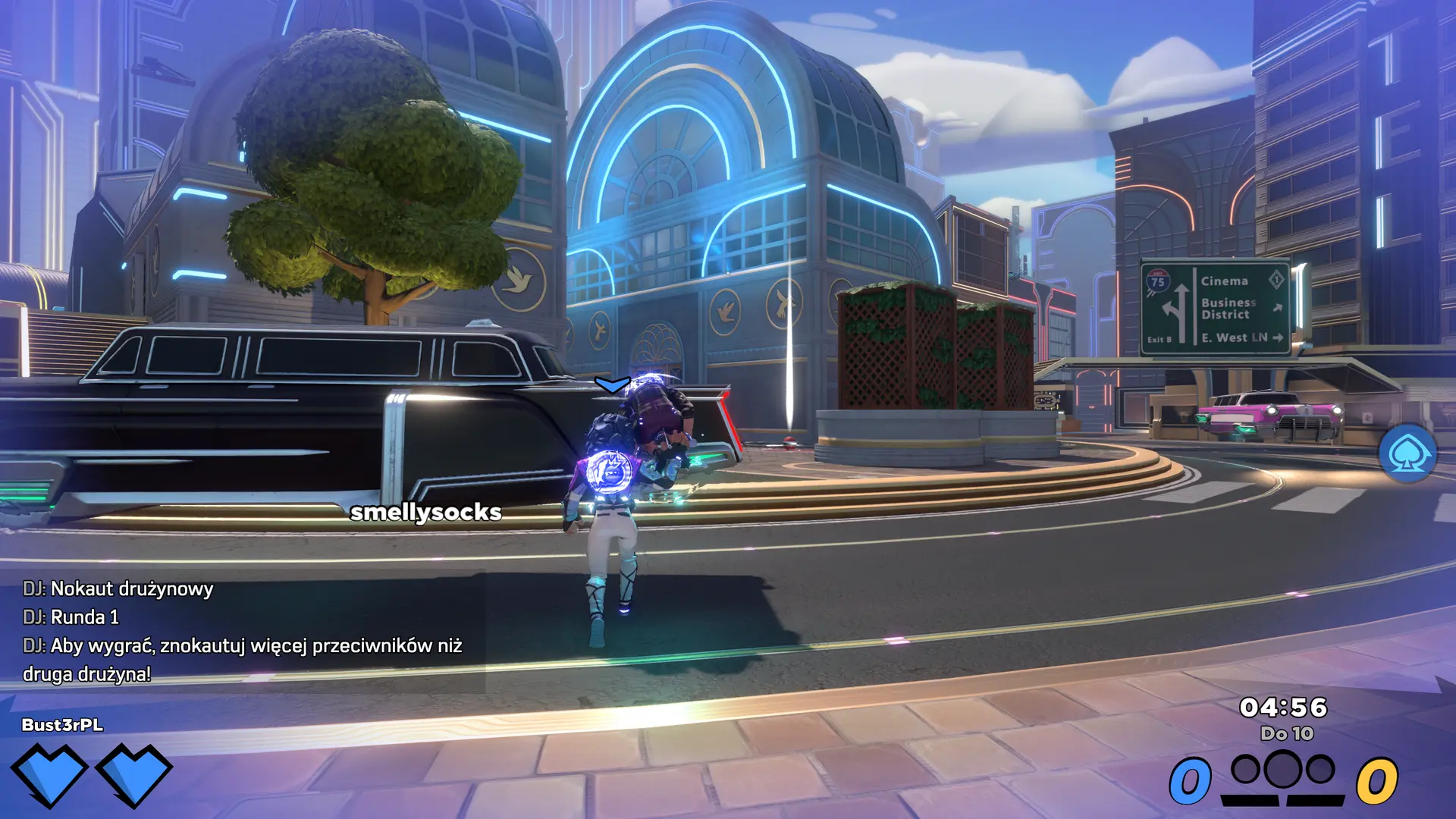Select the Bust3rPL player name tag
This screenshot has height=819, width=1456.
click(62, 725)
